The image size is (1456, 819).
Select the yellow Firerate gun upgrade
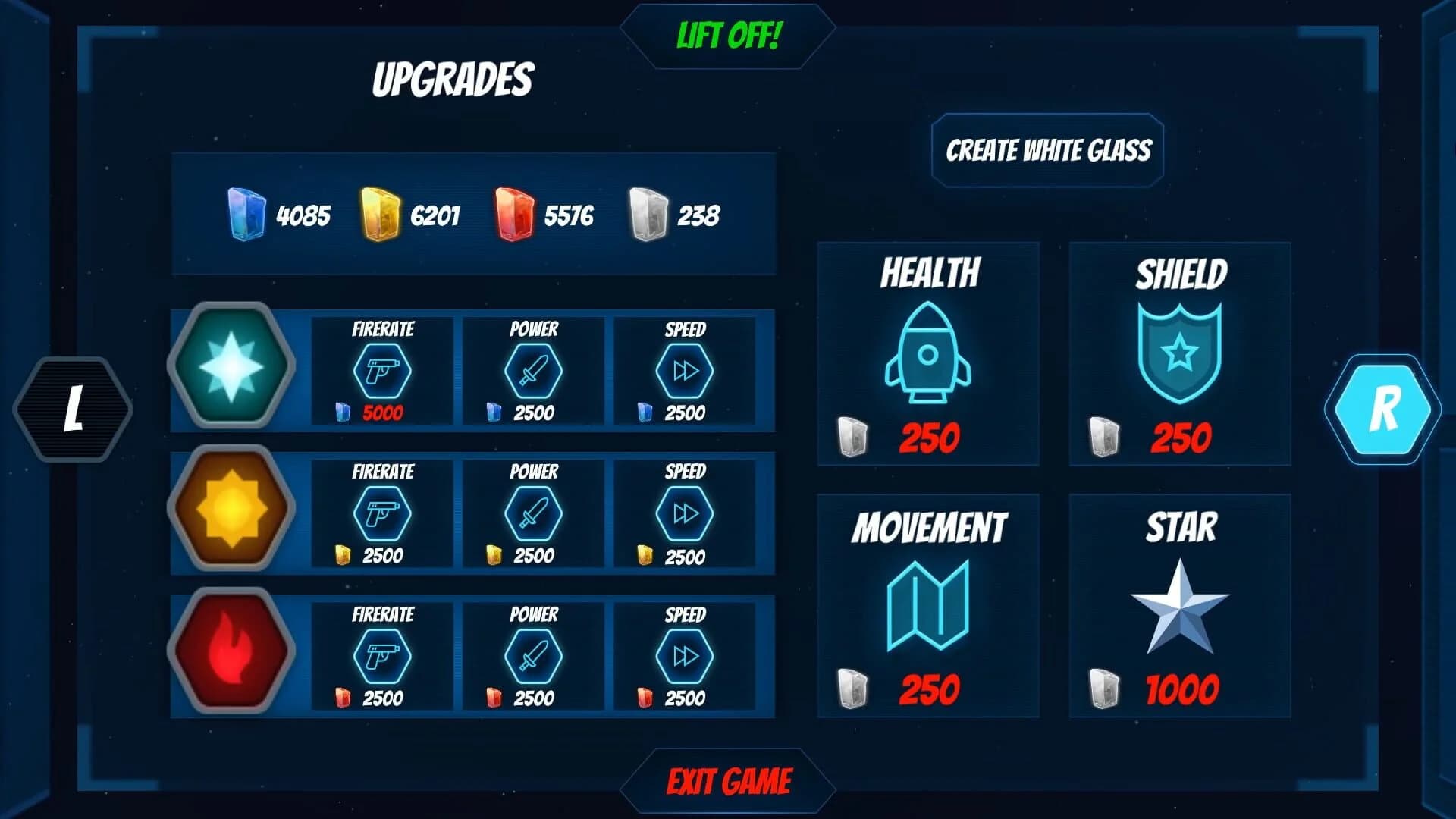coord(381,514)
